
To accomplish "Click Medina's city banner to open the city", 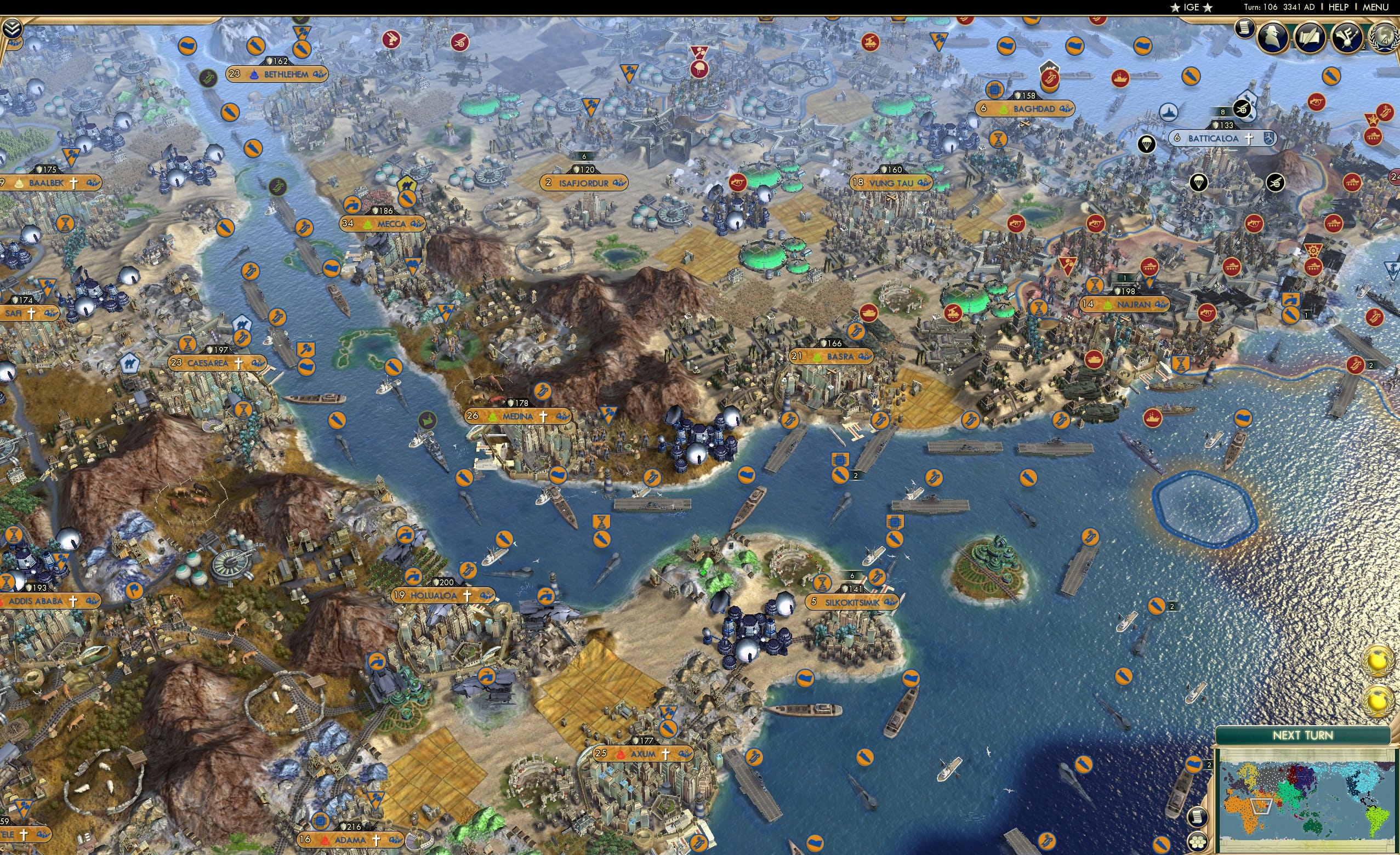I will (517, 416).
